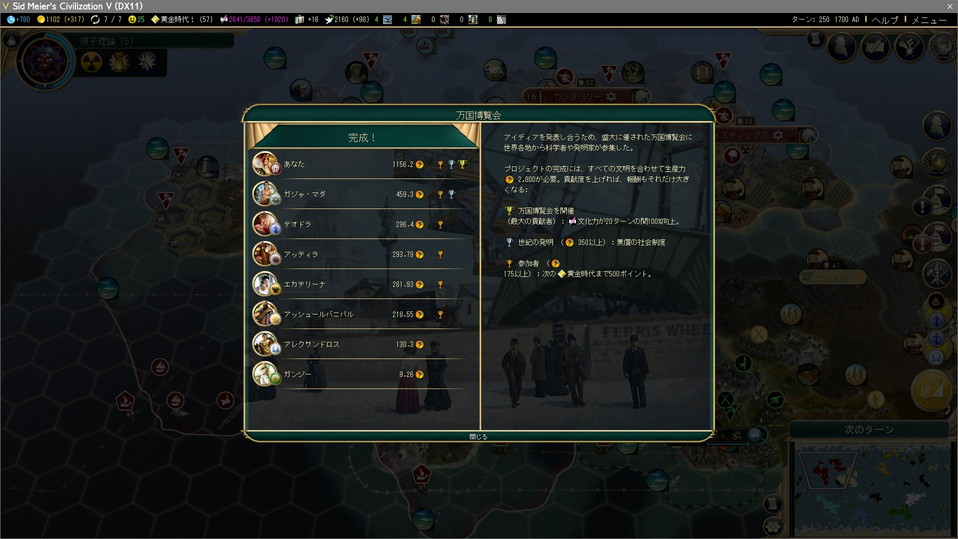The image size is (958, 539).
Task: Select the テオドラ leader row
Action: click(361, 224)
